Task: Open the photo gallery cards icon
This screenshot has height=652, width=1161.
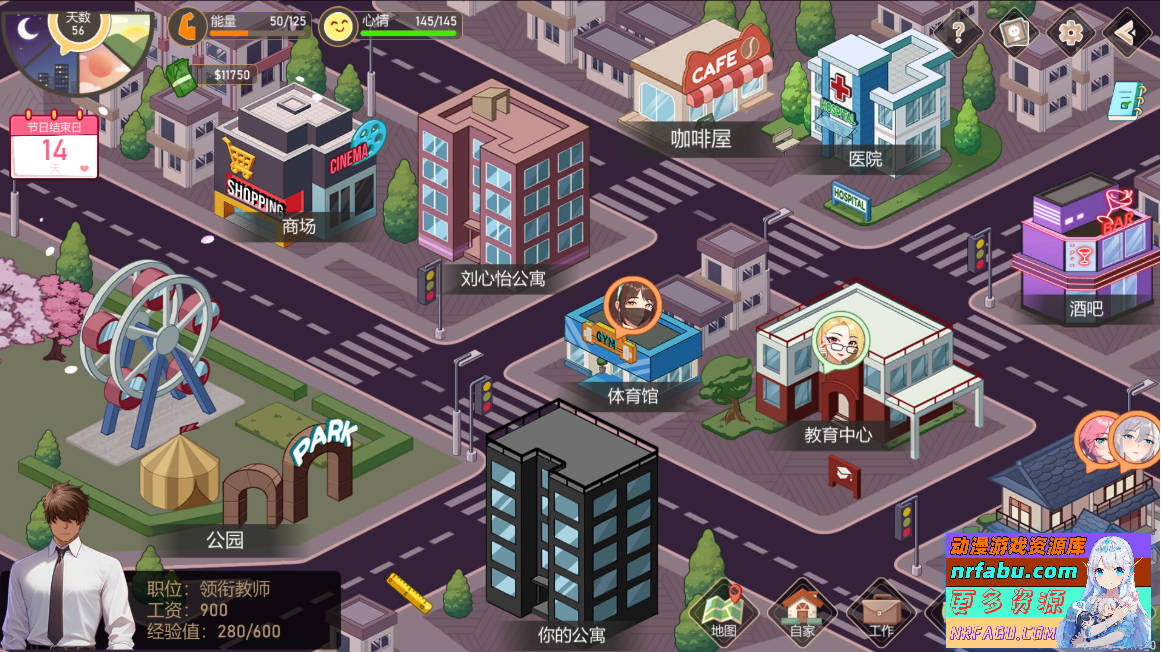Action: pos(1013,33)
